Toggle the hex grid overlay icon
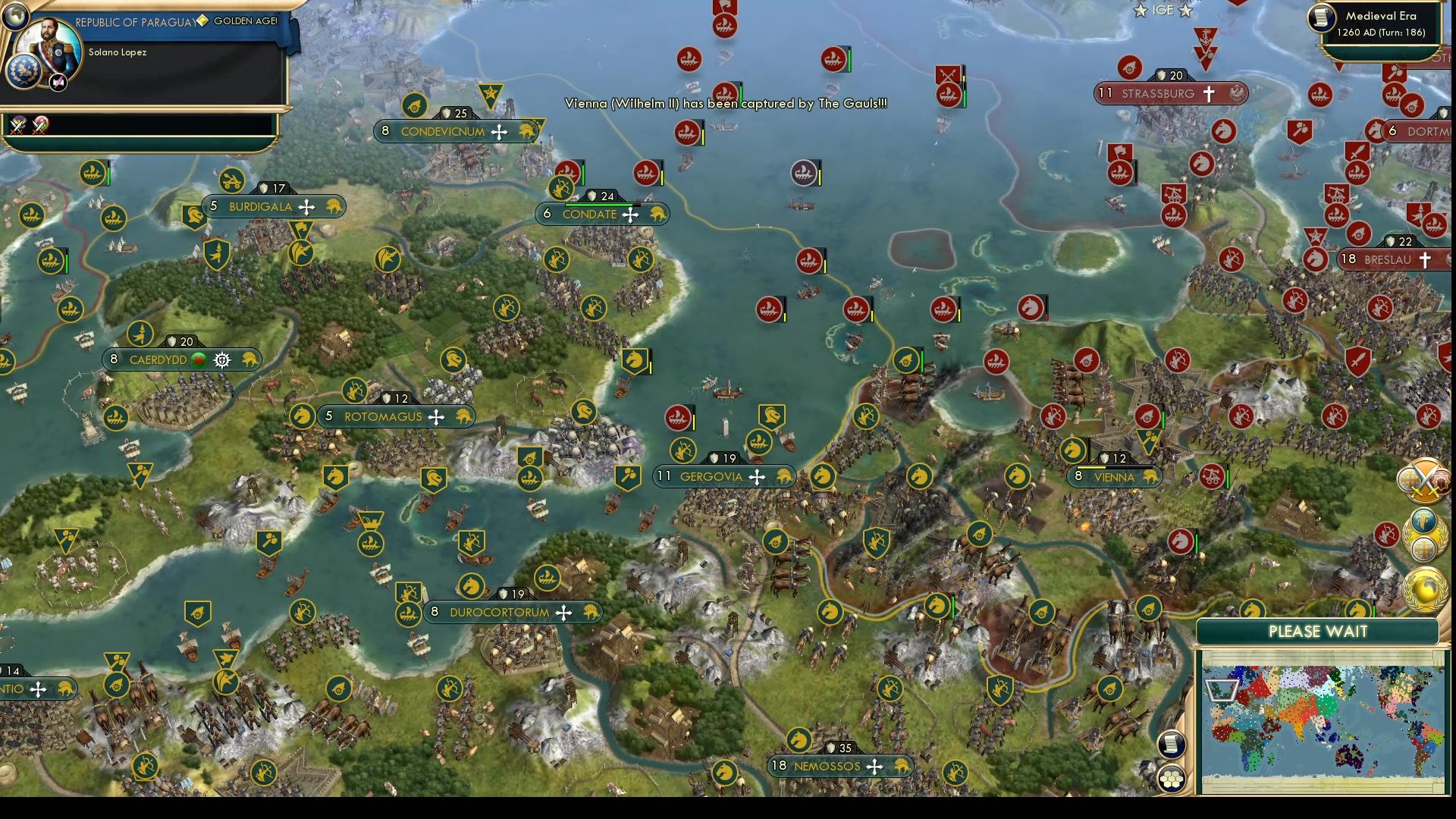 tap(1172, 779)
